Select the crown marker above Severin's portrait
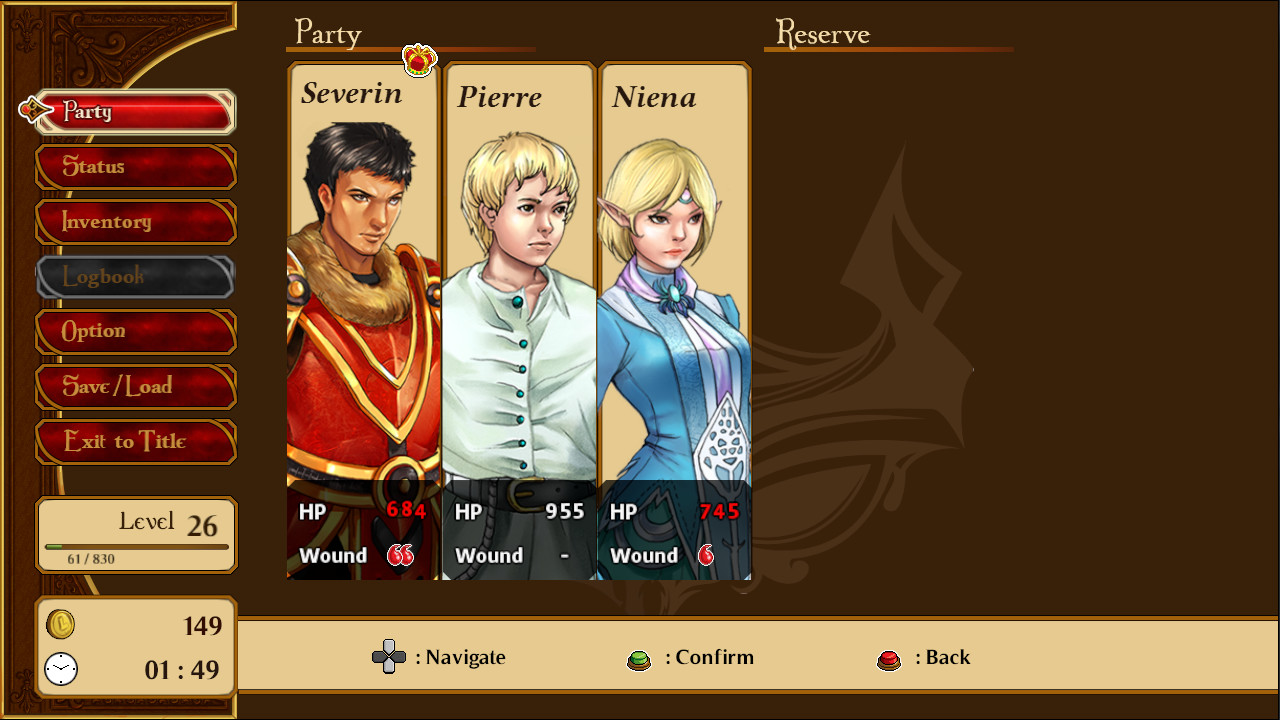 [x=418, y=58]
